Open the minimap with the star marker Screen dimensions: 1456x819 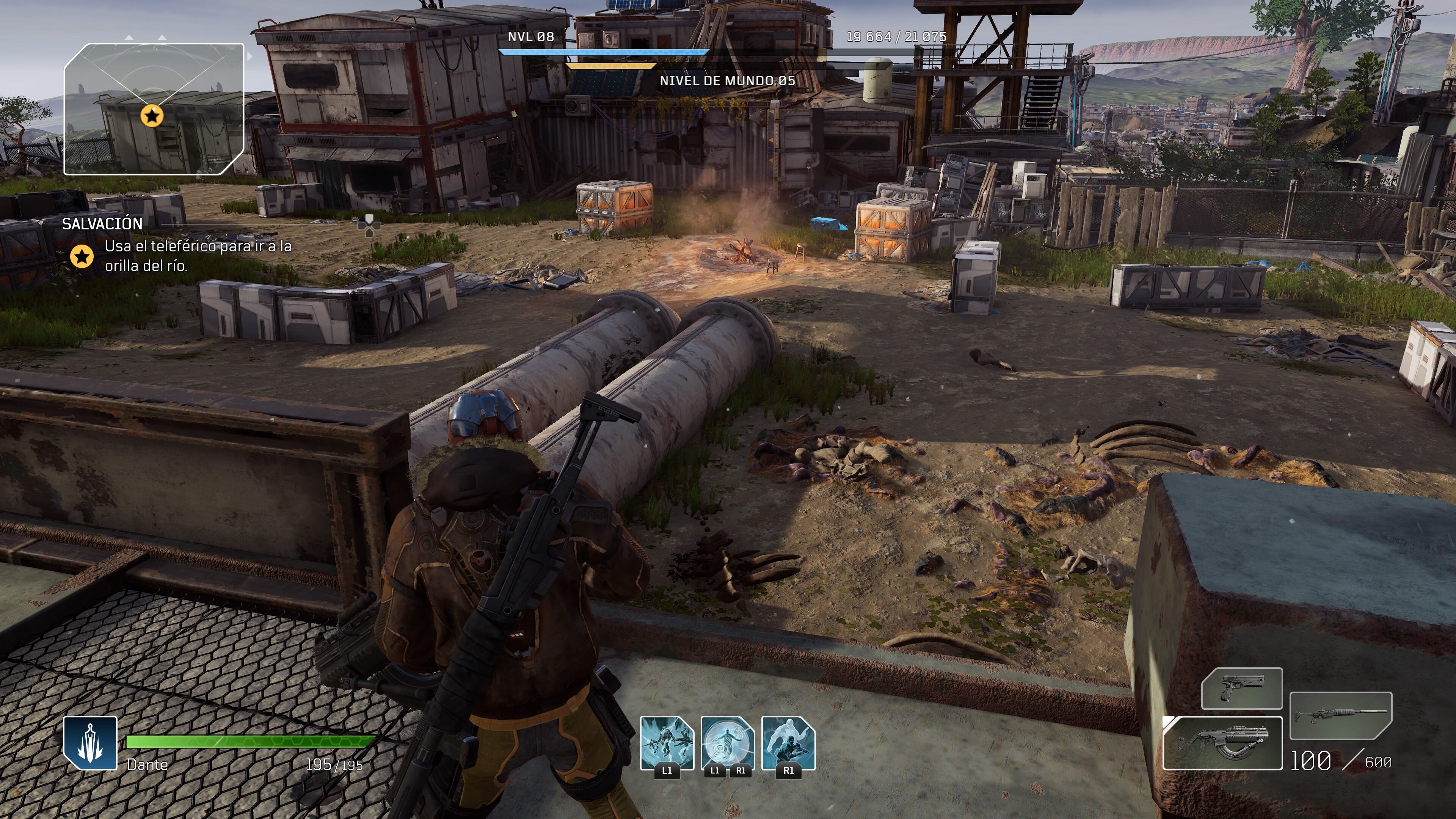pos(154,109)
